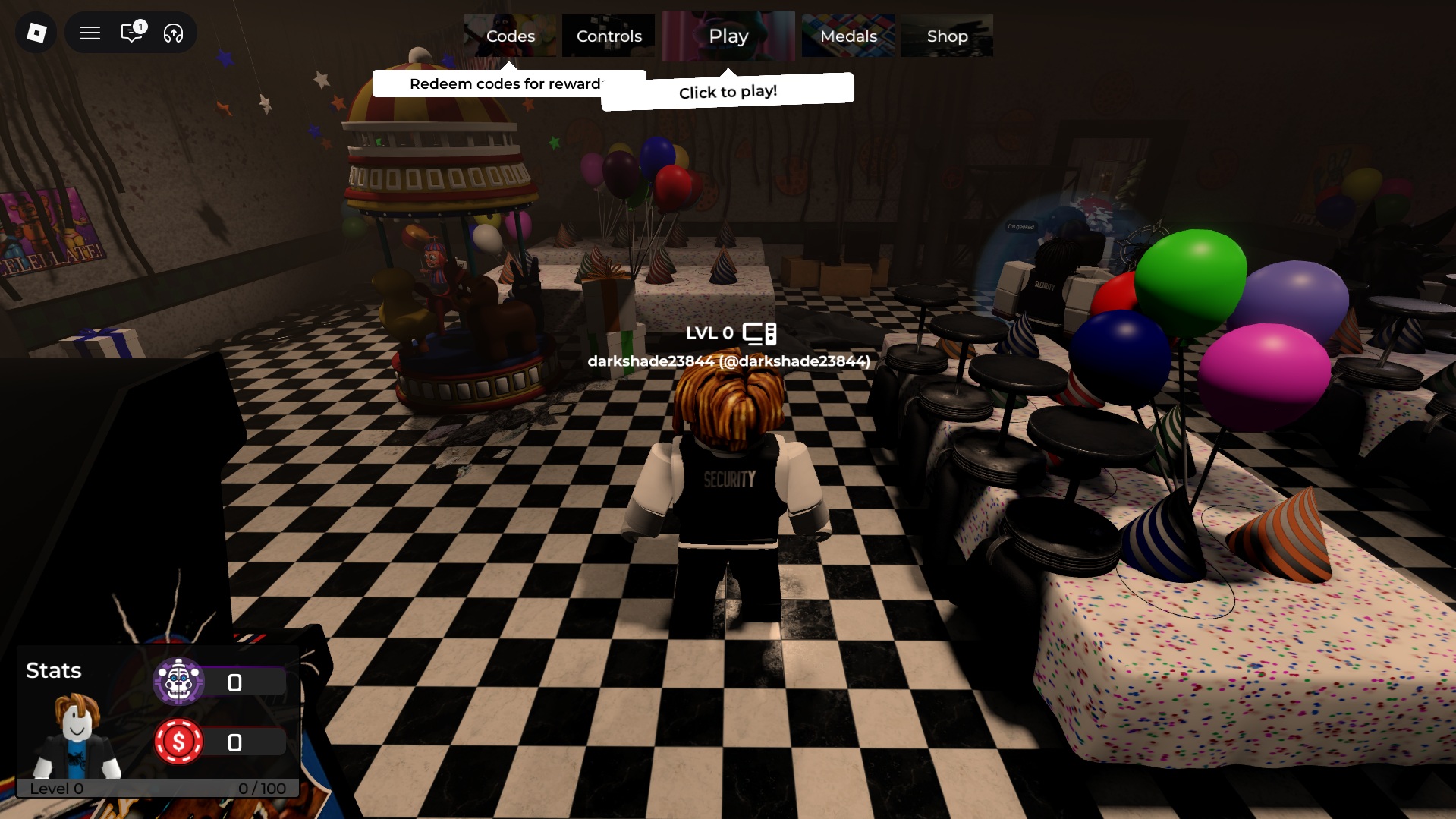The height and width of the screenshot is (819, 1456).
Task: Click the headphones voice icon in top bar
Action: point(173,33)
